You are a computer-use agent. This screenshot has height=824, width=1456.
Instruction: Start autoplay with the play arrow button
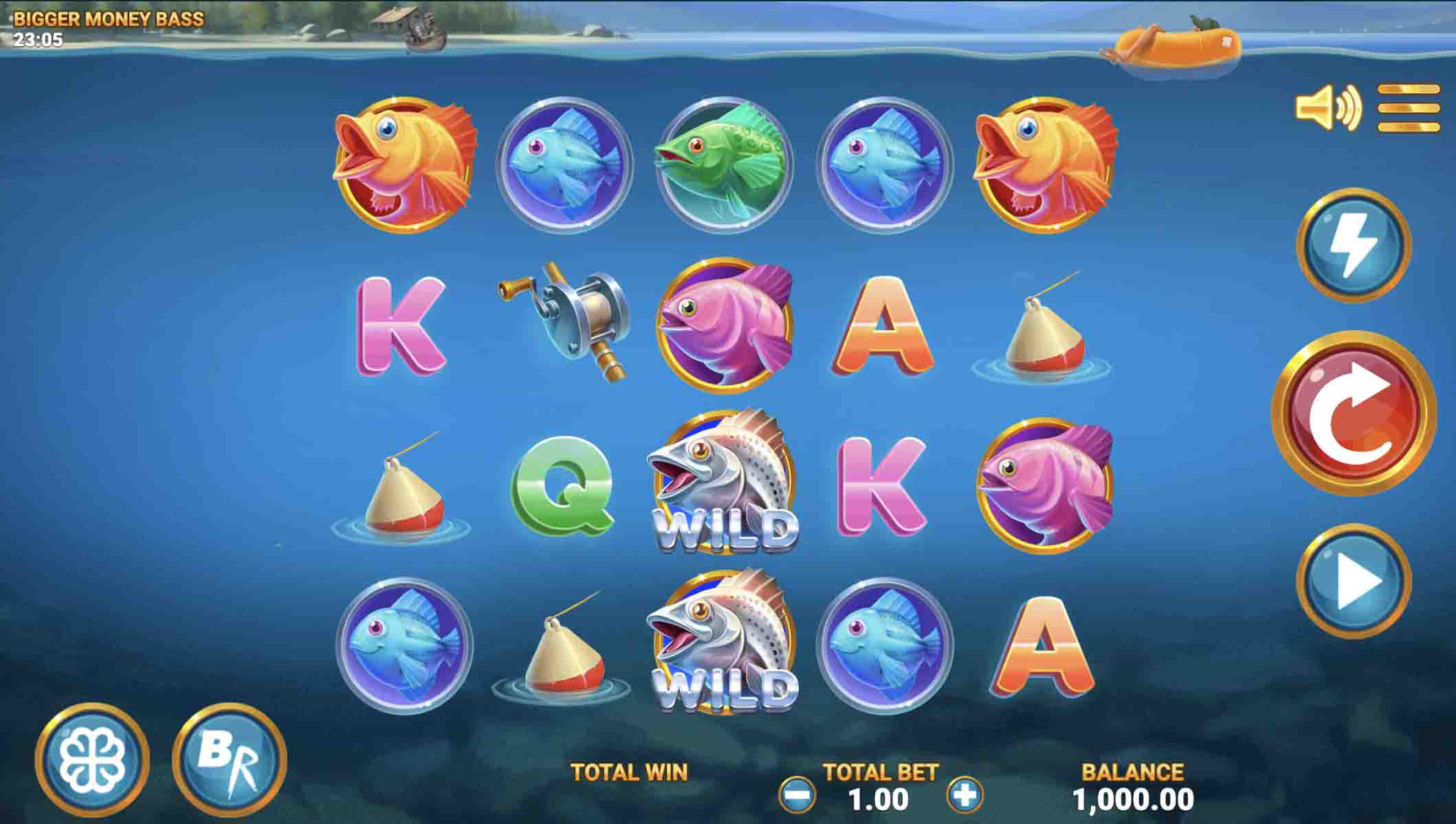click(1353, 582)
